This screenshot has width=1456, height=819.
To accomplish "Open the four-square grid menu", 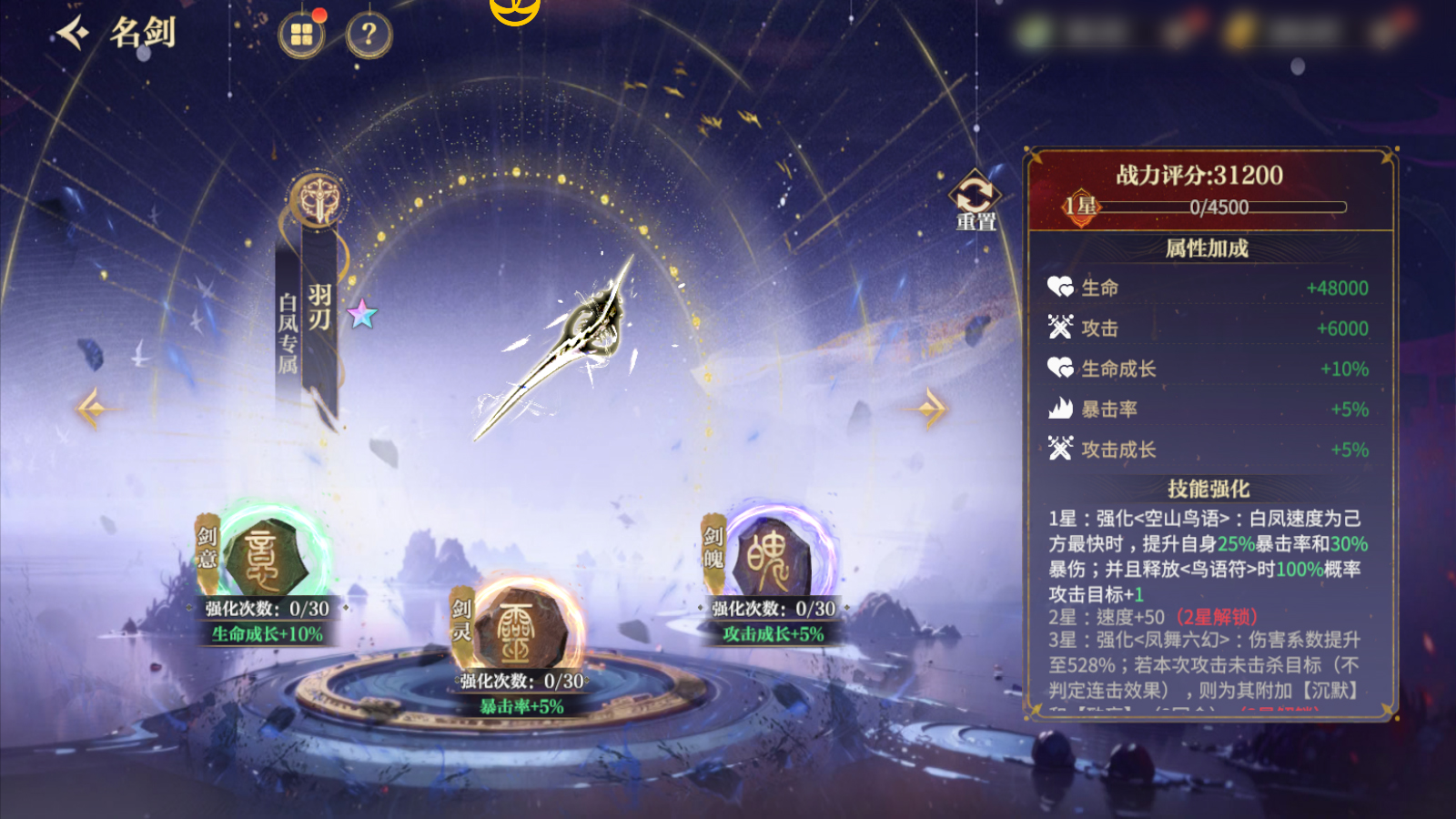I will (301, 35).
